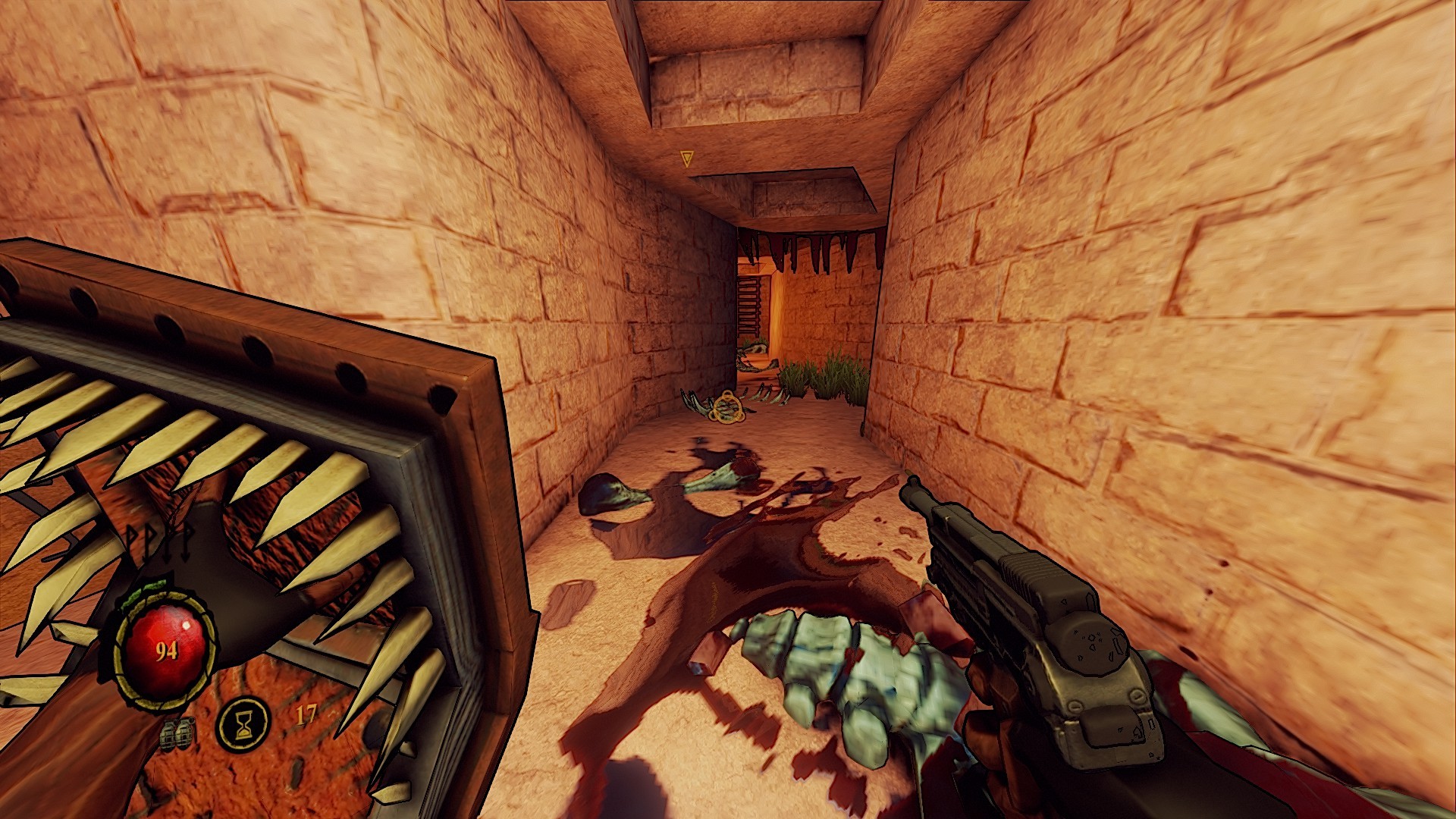Click the hourglass ability icon

pyautogui.click(x=243, y=724)
